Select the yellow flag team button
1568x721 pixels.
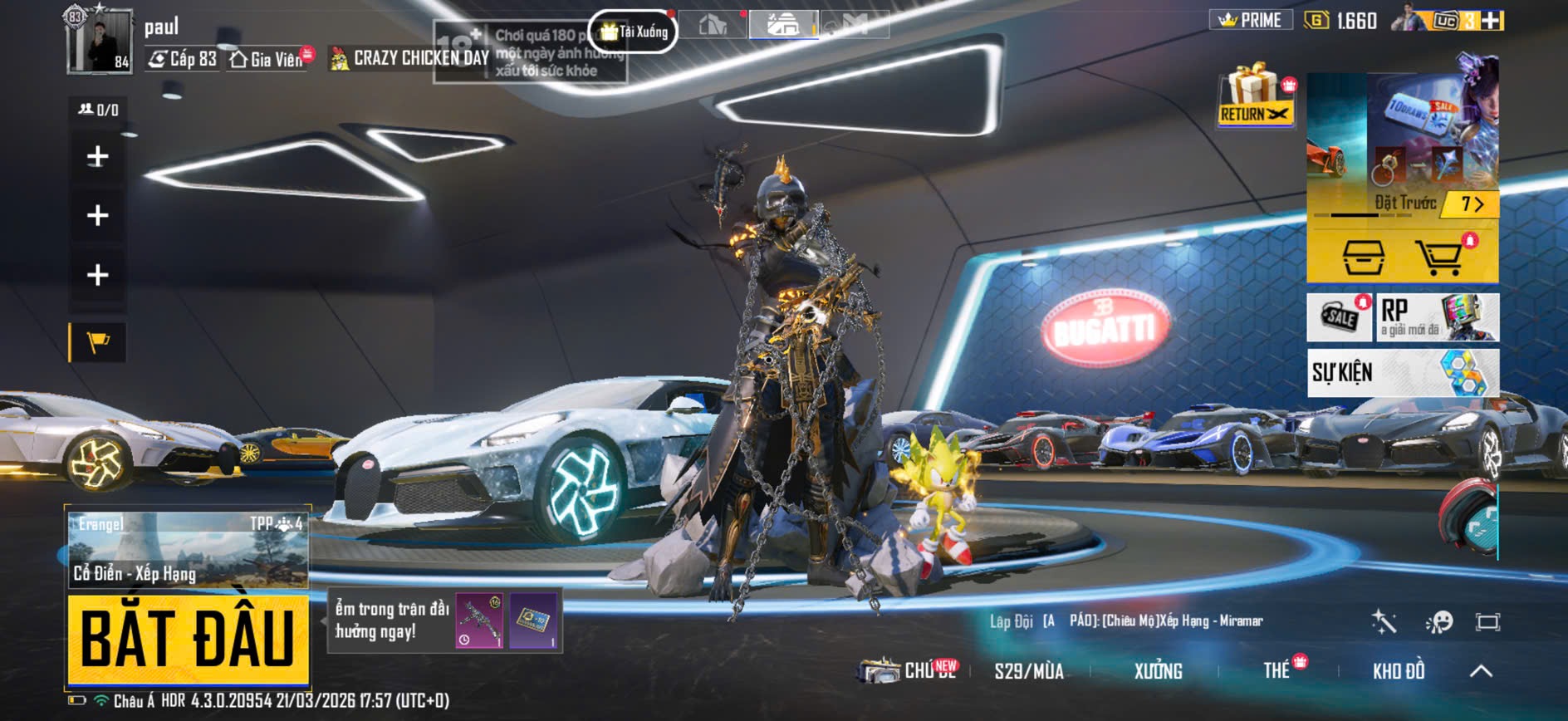[x=98, y=342]
